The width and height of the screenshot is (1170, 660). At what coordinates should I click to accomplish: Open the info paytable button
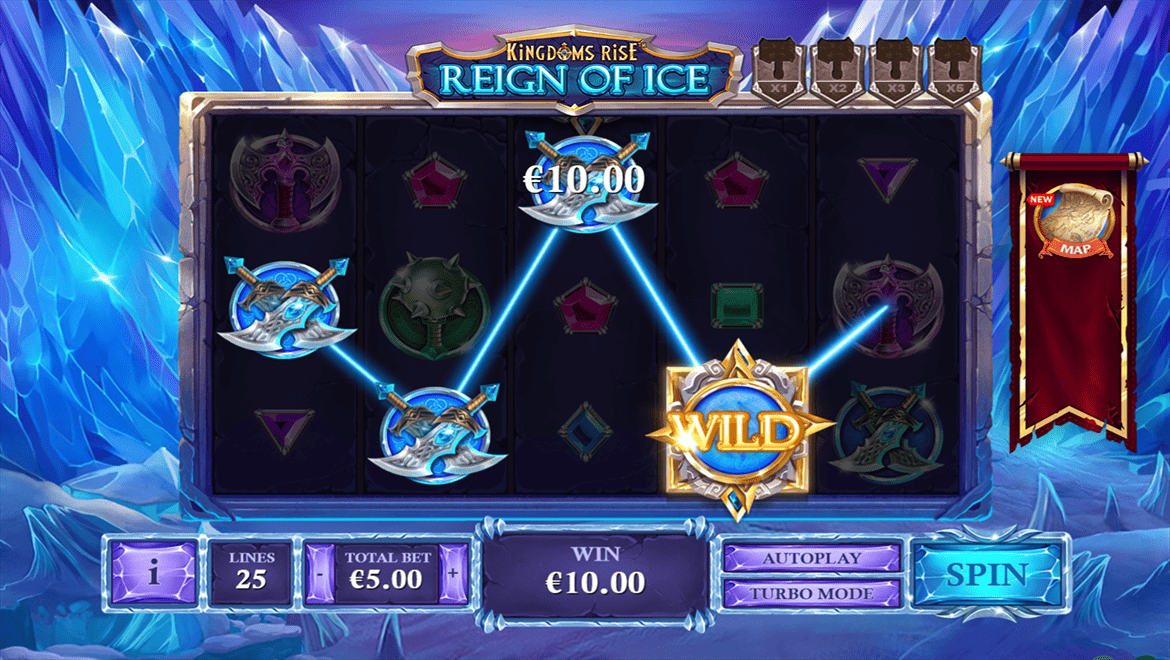pos(153,574)
